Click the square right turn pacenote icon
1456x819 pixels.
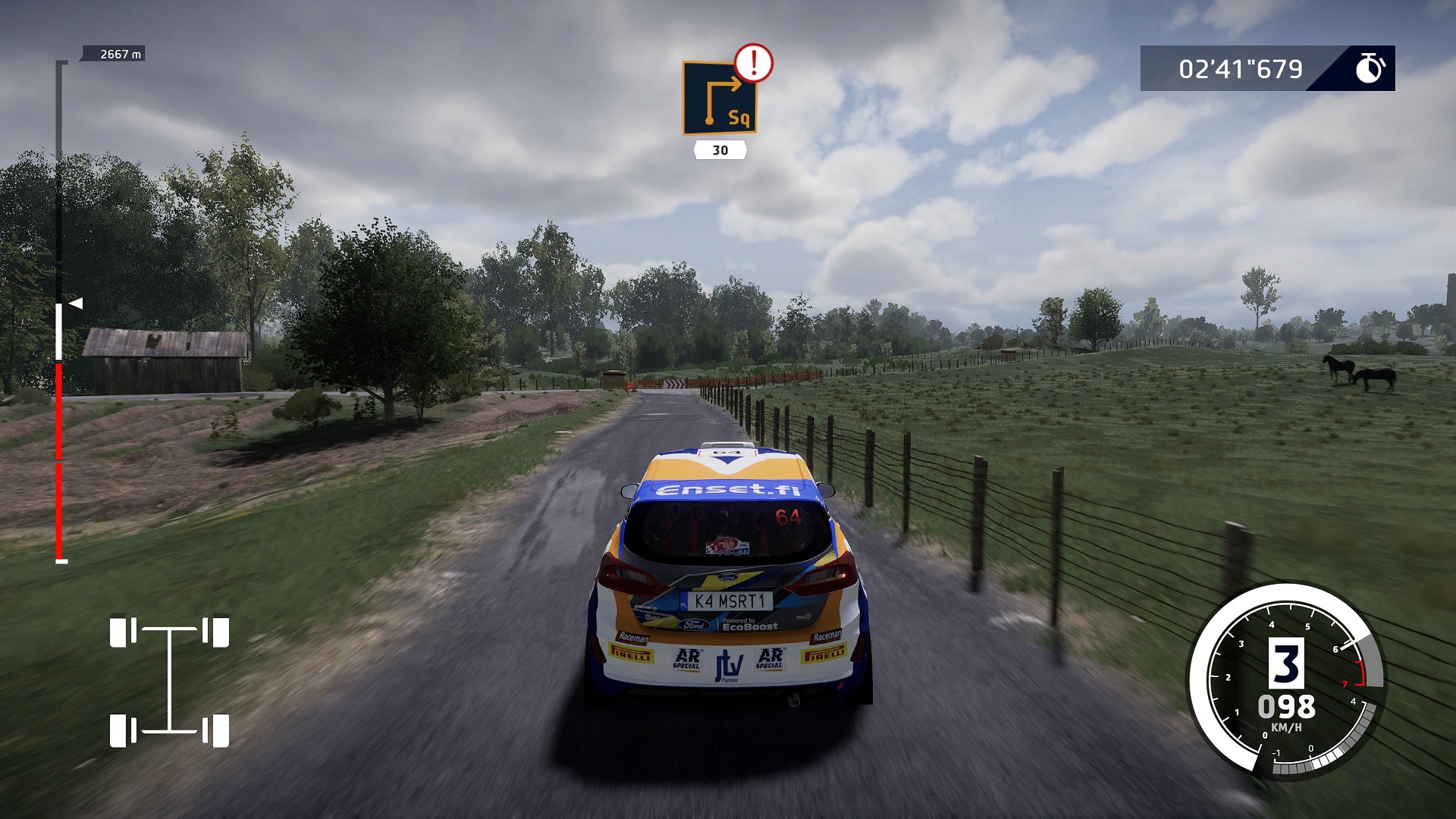tap(720, 99)
